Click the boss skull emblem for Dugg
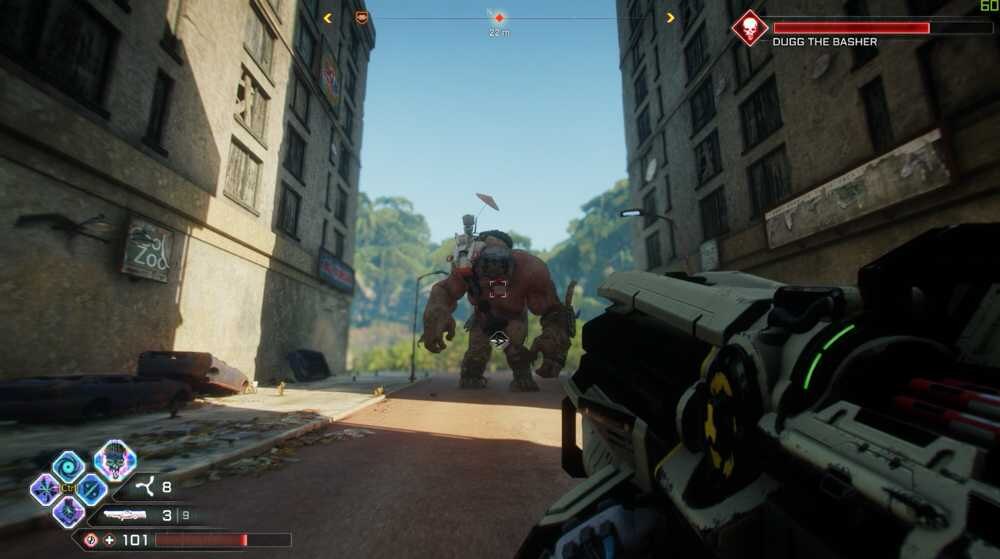The height and width of the screenshot is (559, 1000). 750,28
